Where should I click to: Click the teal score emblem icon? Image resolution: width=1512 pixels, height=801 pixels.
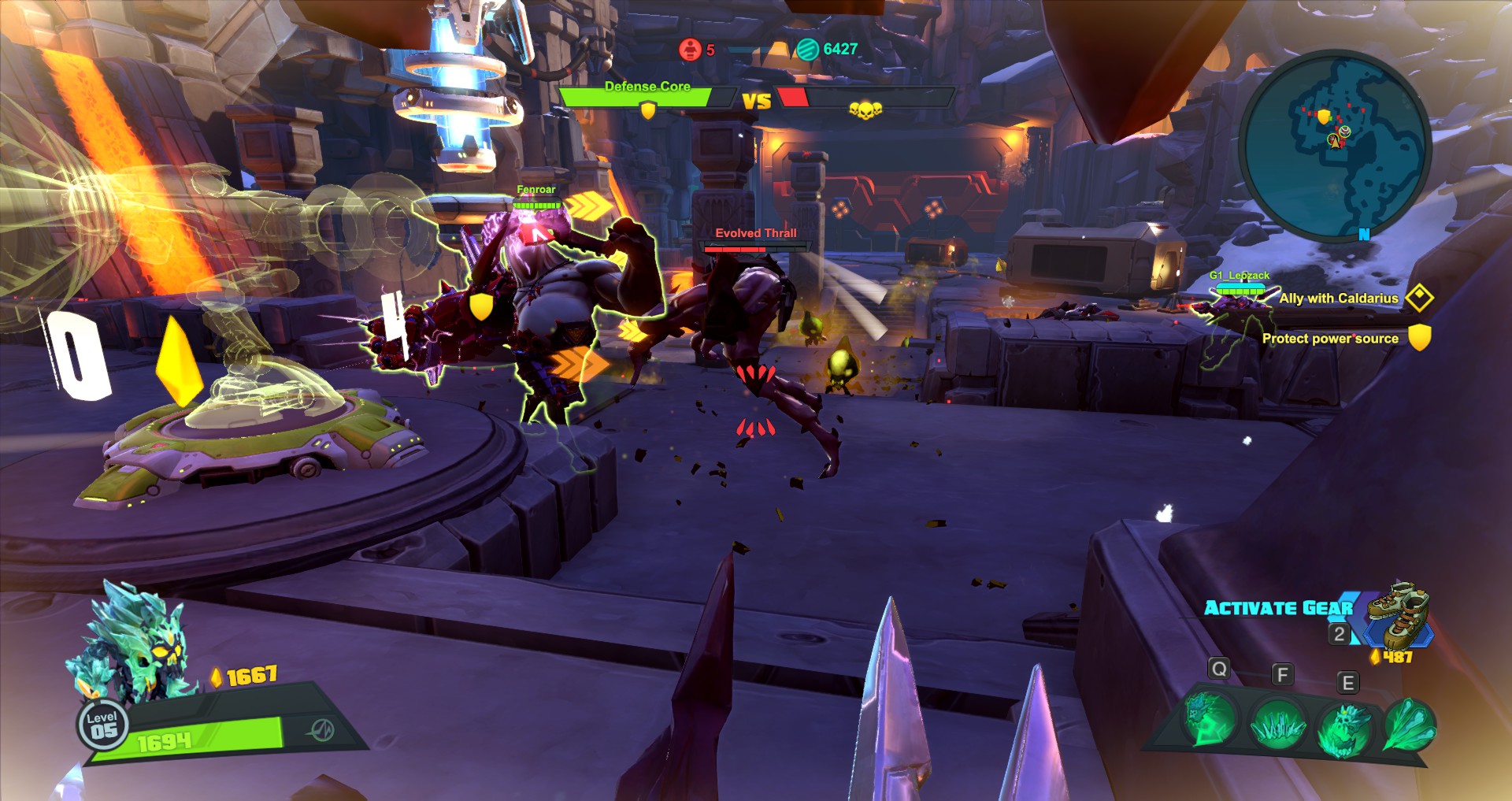click(x=807, y=49)
